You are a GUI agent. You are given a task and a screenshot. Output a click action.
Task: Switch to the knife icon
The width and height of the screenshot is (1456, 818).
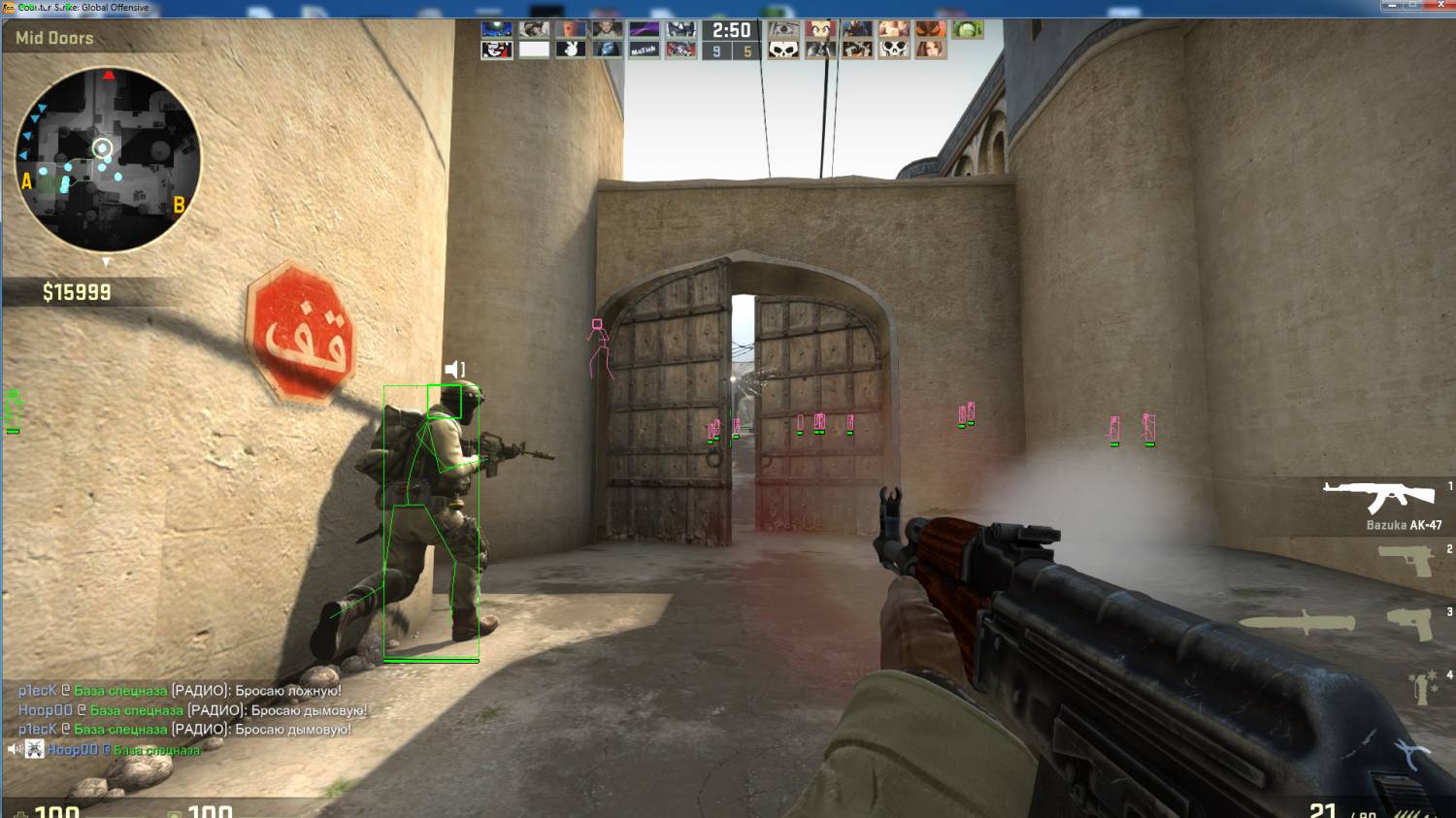click(x=1297, y=623)
